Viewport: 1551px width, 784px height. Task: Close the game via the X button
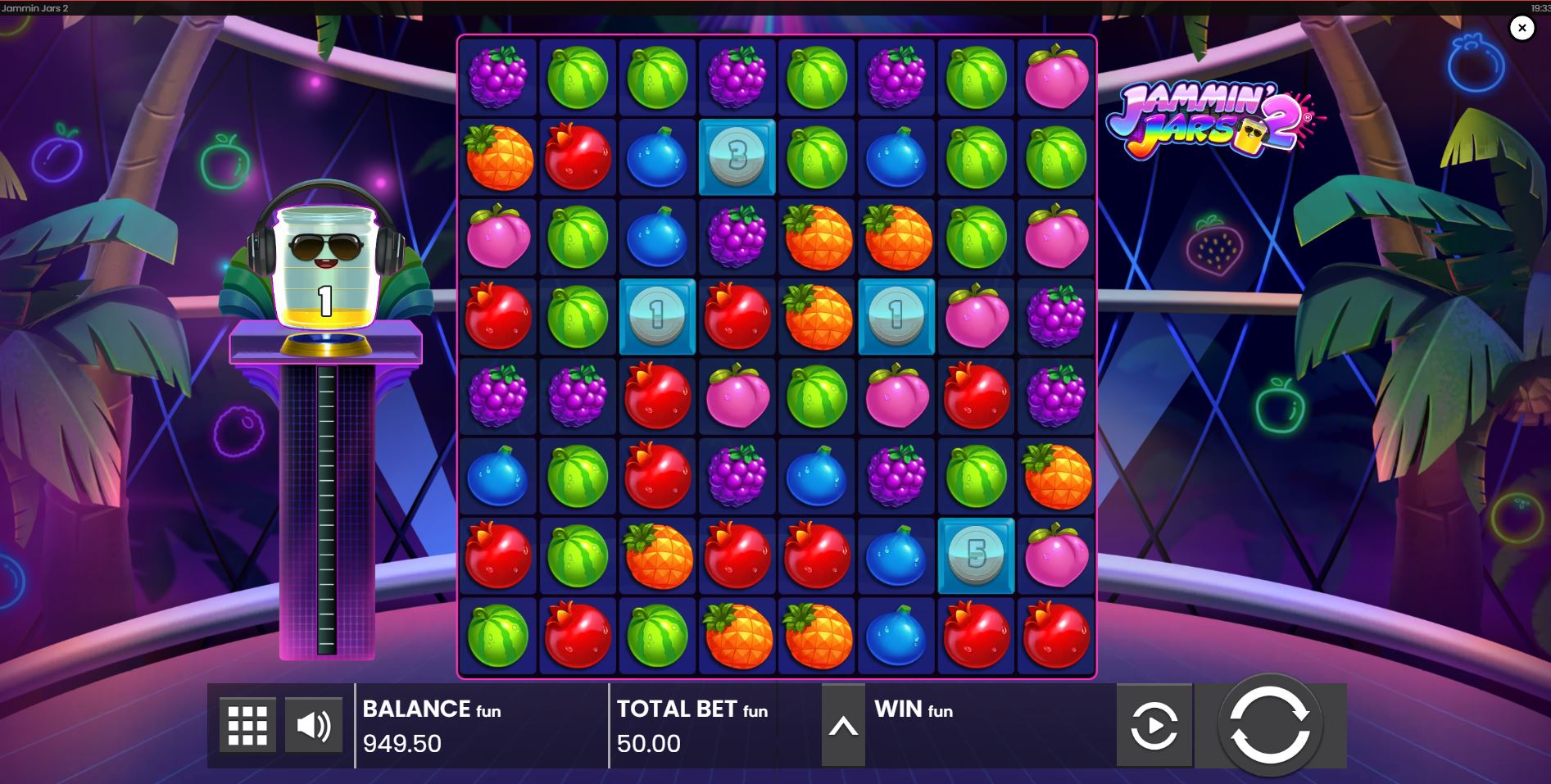pos(1522,28)
